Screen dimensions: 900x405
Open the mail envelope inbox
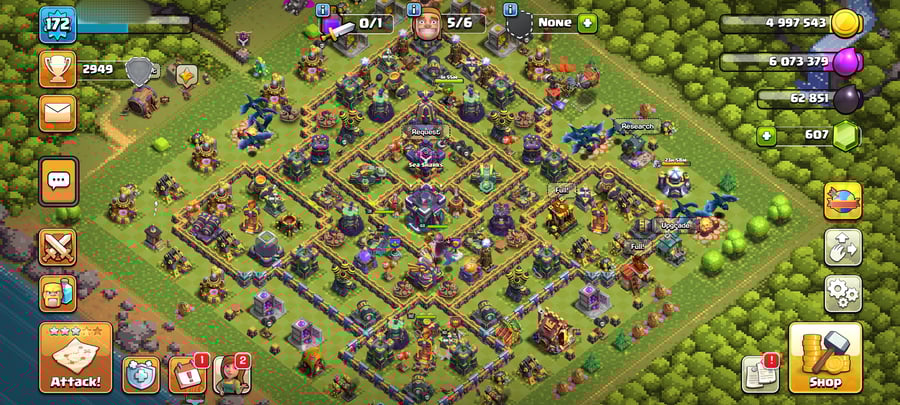pos(58,111)
